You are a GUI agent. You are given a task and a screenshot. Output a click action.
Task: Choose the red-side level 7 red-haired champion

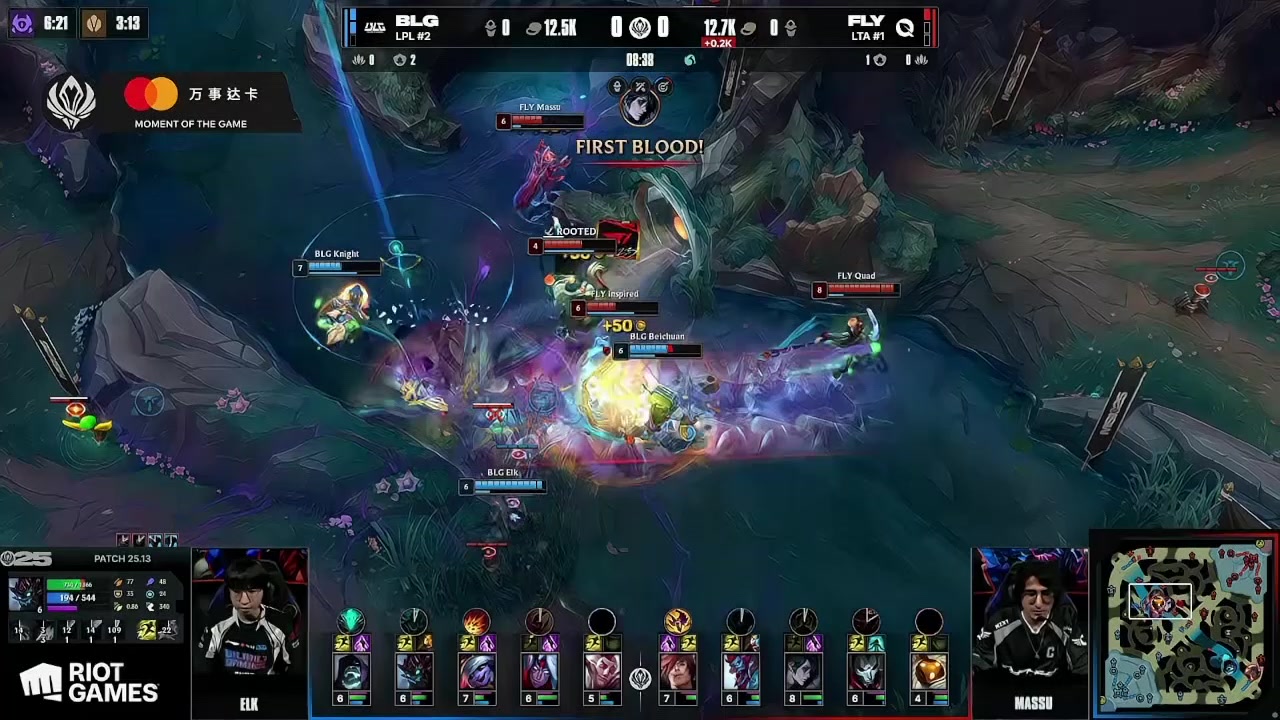coord(678,669)
